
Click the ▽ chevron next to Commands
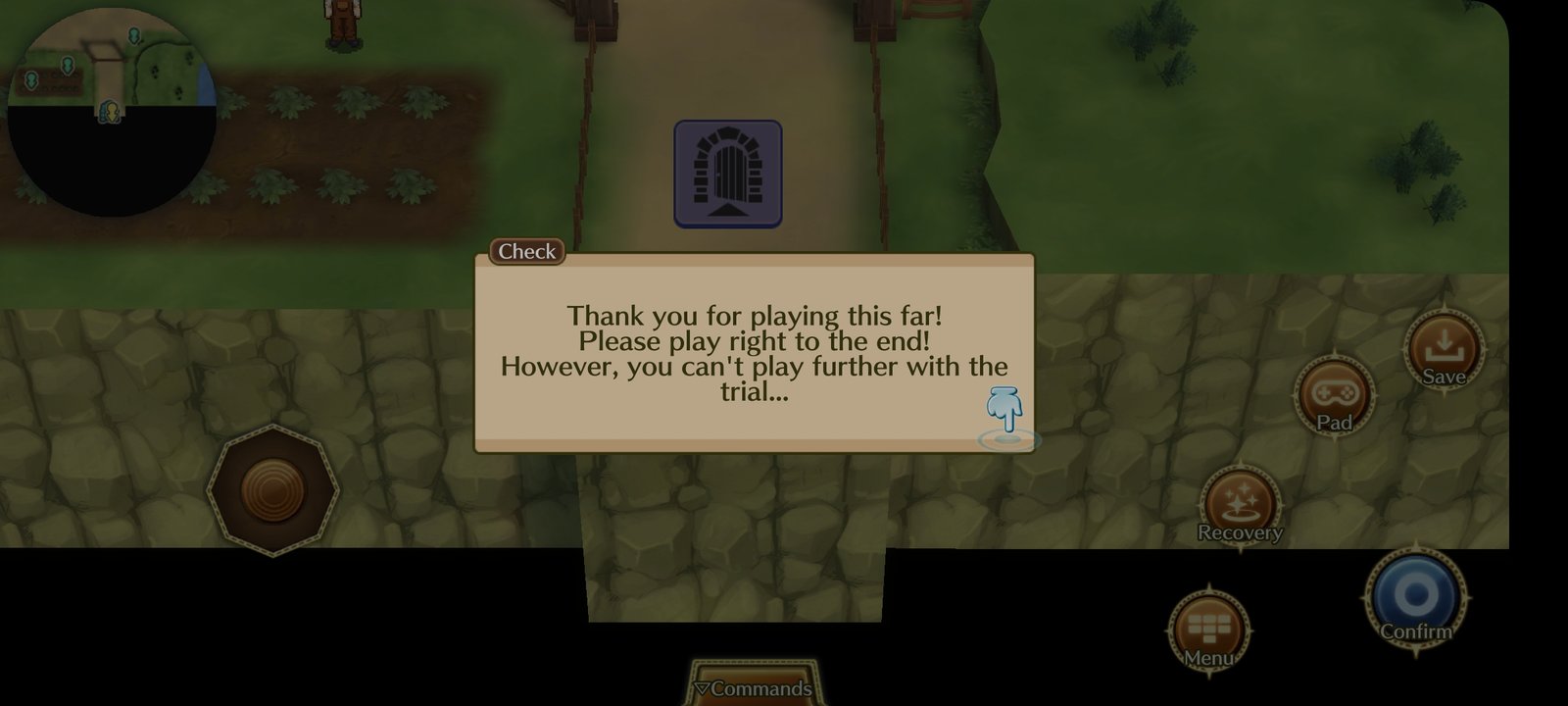[704, 688]
